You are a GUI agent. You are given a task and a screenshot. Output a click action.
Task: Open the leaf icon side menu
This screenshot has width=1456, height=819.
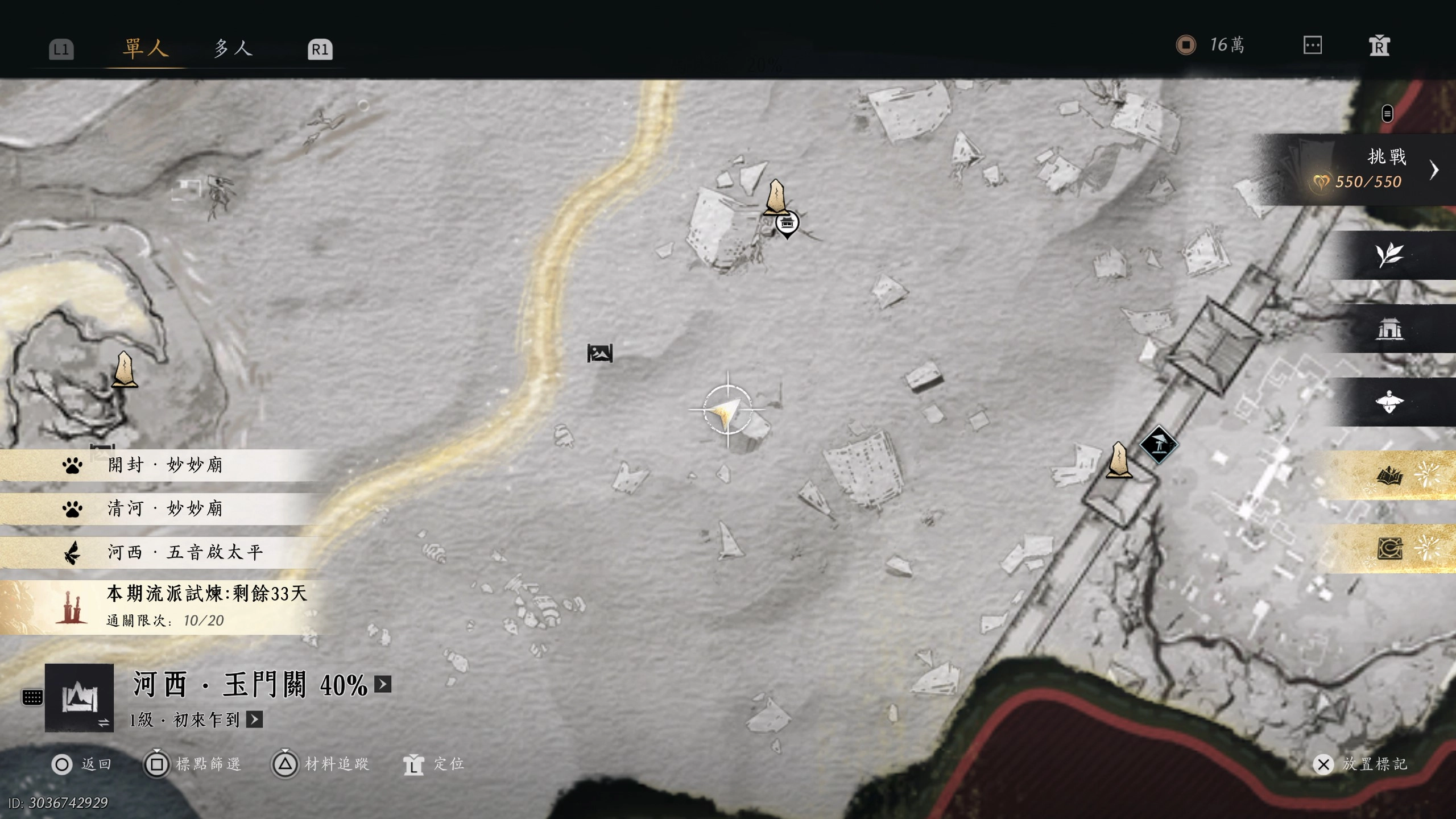(x=1389, y=255)
